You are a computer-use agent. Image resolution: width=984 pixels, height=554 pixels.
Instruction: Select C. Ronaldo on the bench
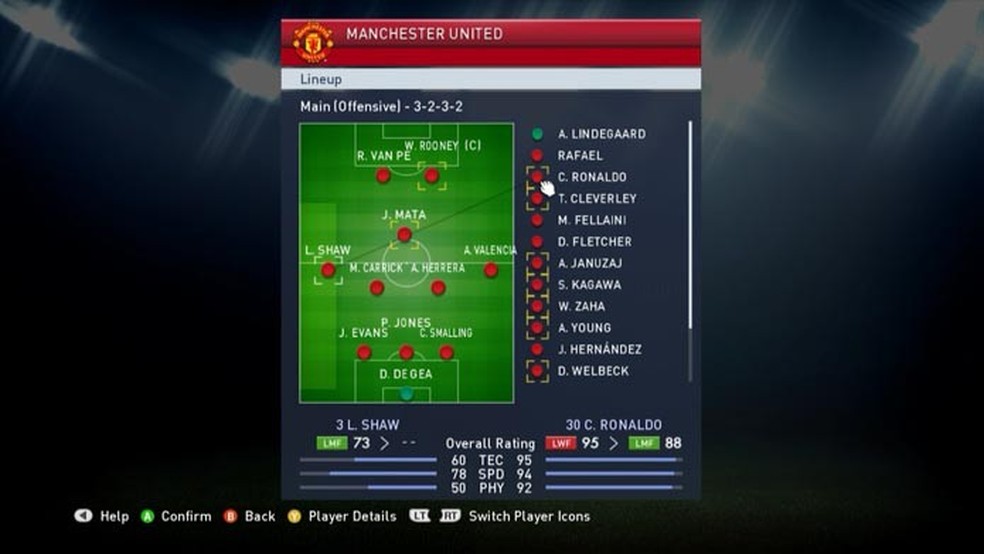[x=592, y=177]
